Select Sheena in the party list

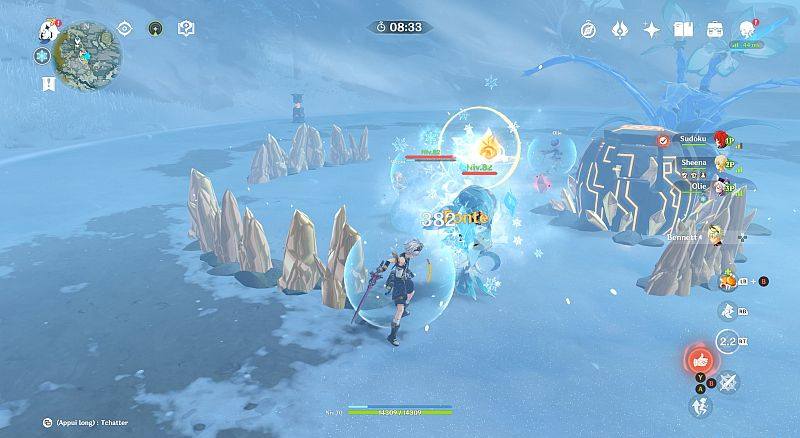click(693, 162)
